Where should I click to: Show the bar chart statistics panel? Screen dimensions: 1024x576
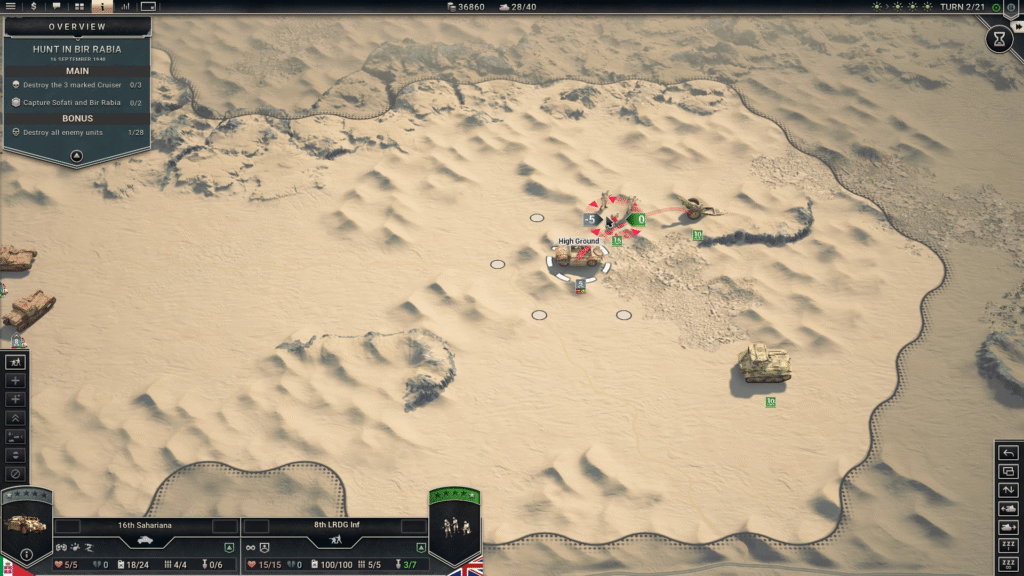(126, 7)
